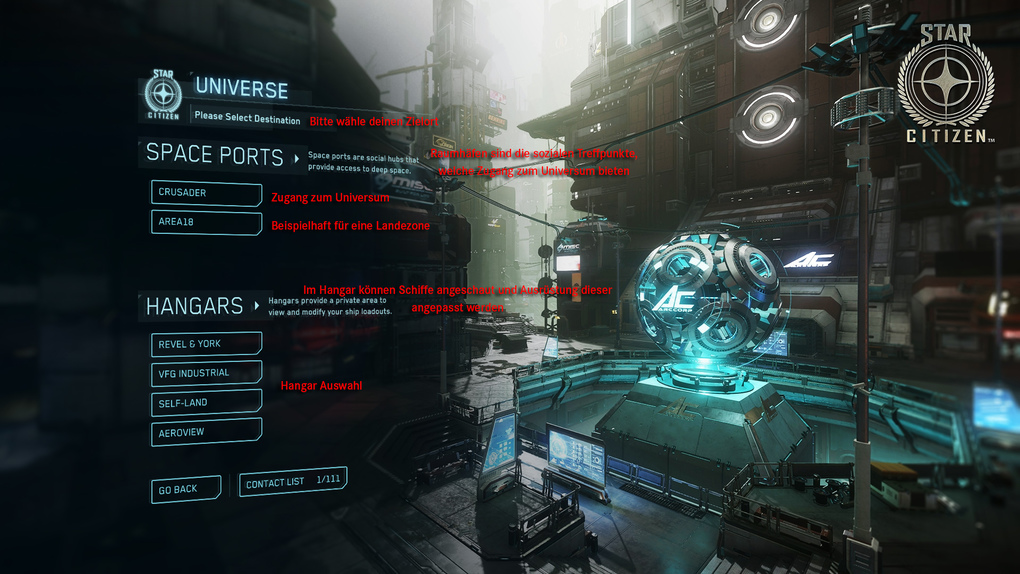This screenshot has height=574, width=1020.
Task: Choose Area18 as destination
Action: [206, 222]
